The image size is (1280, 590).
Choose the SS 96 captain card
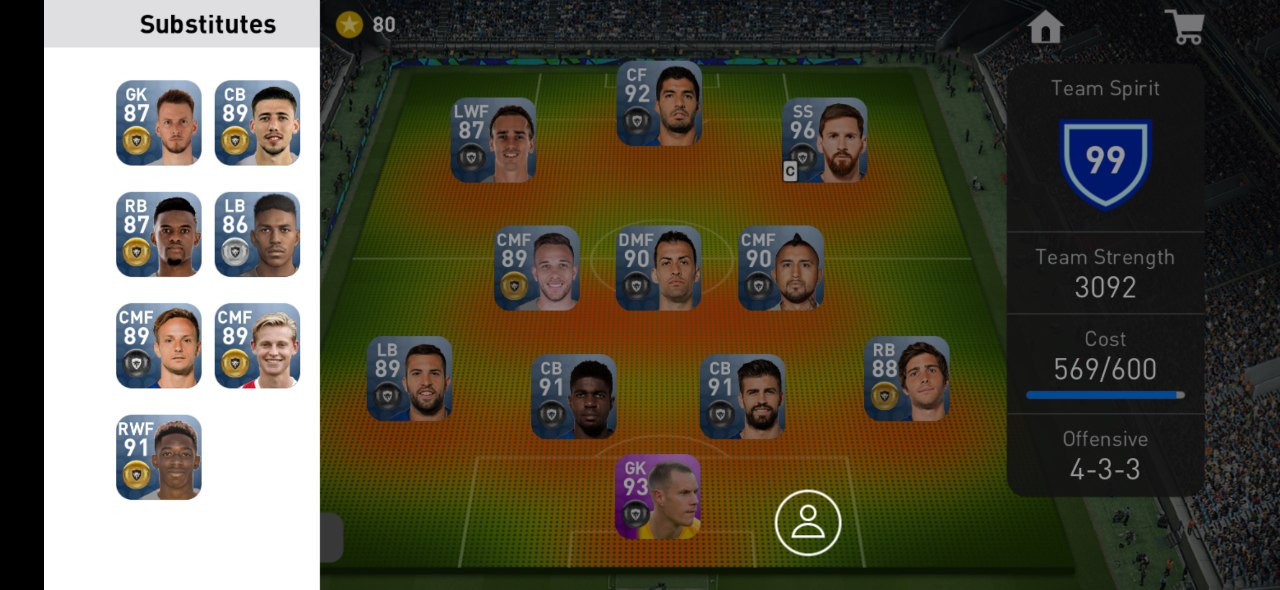click(x=824, y=140)
